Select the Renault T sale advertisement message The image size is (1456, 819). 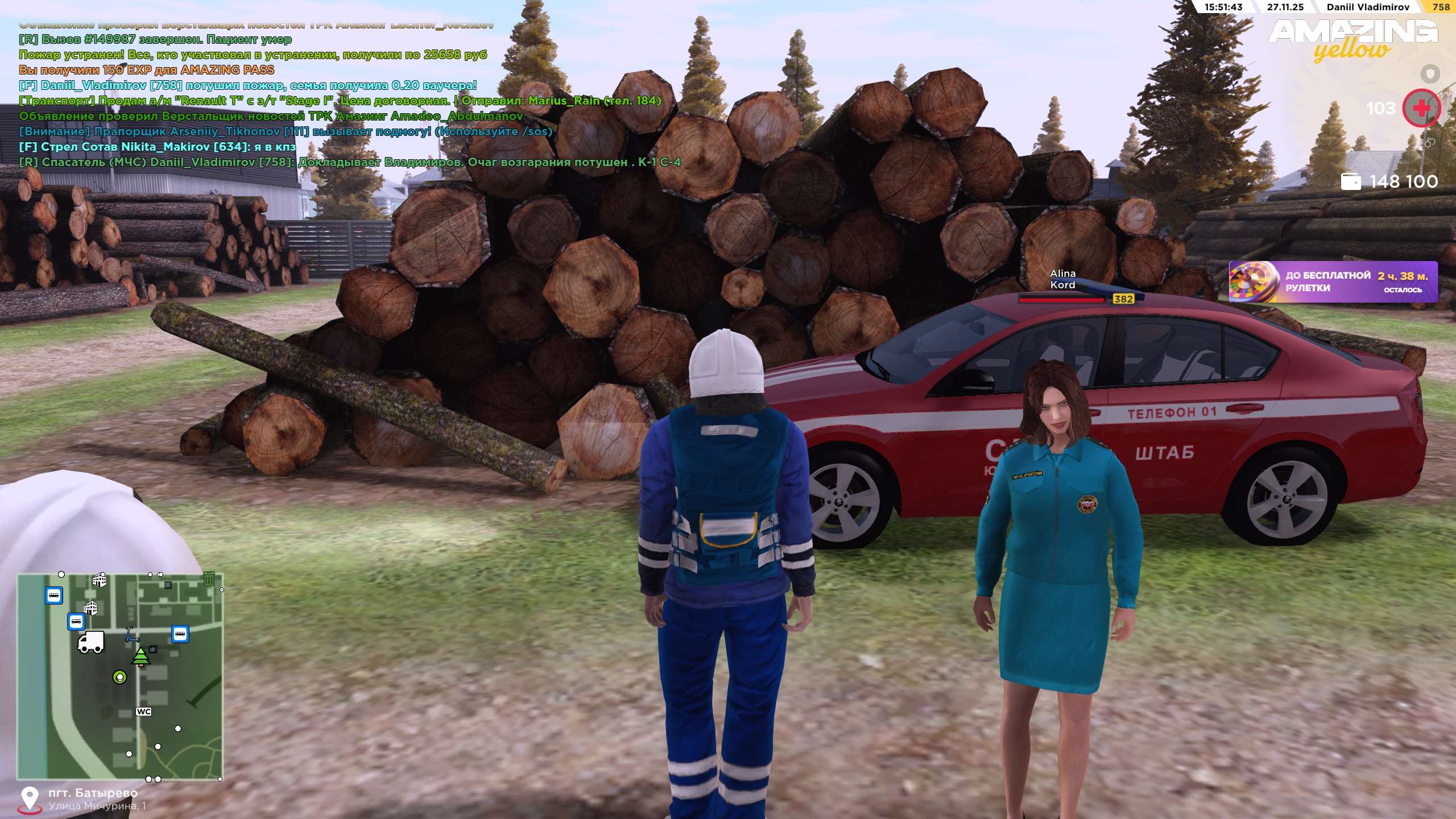(340, 101)
